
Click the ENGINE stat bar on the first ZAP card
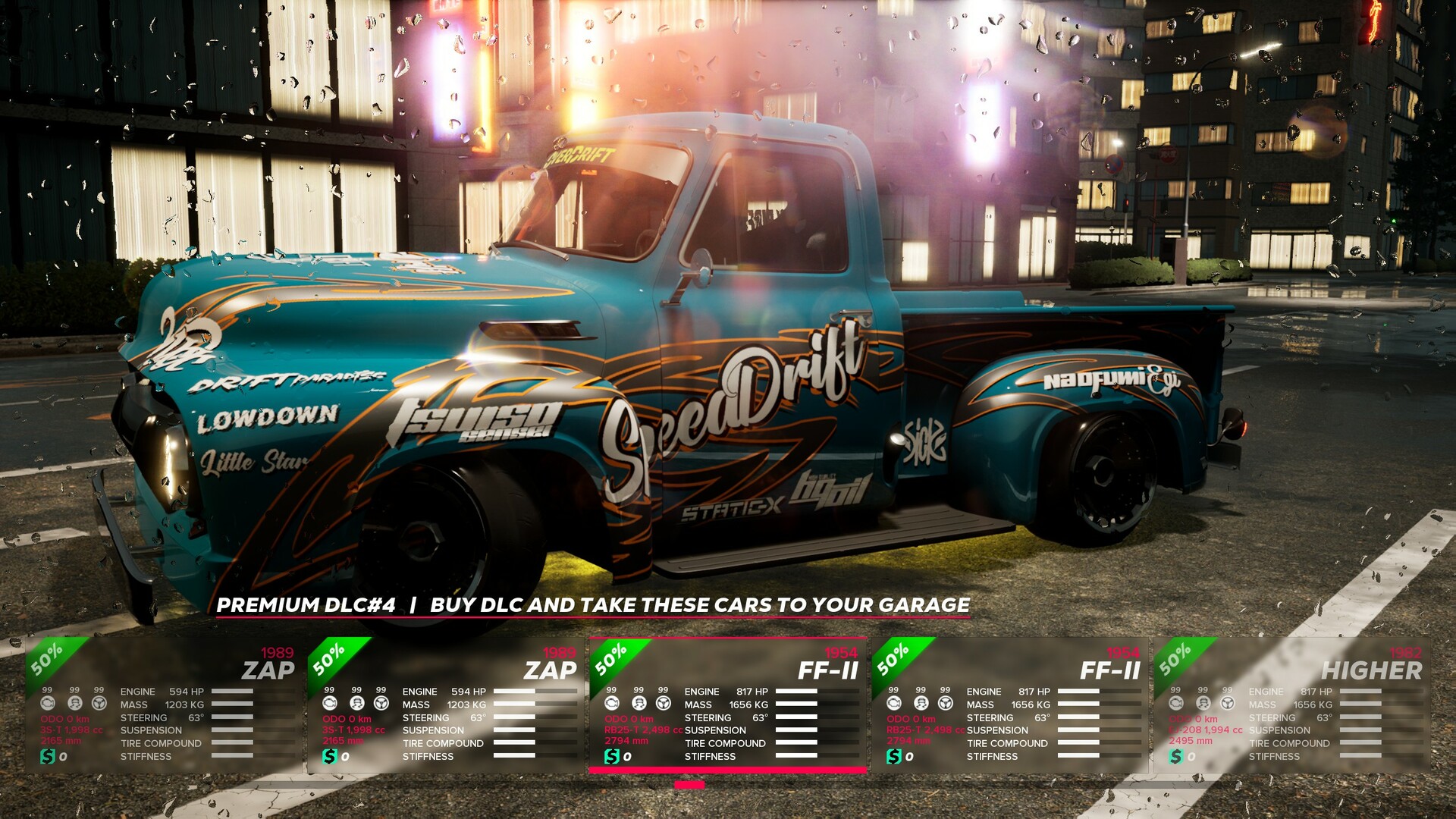pyautogui.click(x=232, y=691)
